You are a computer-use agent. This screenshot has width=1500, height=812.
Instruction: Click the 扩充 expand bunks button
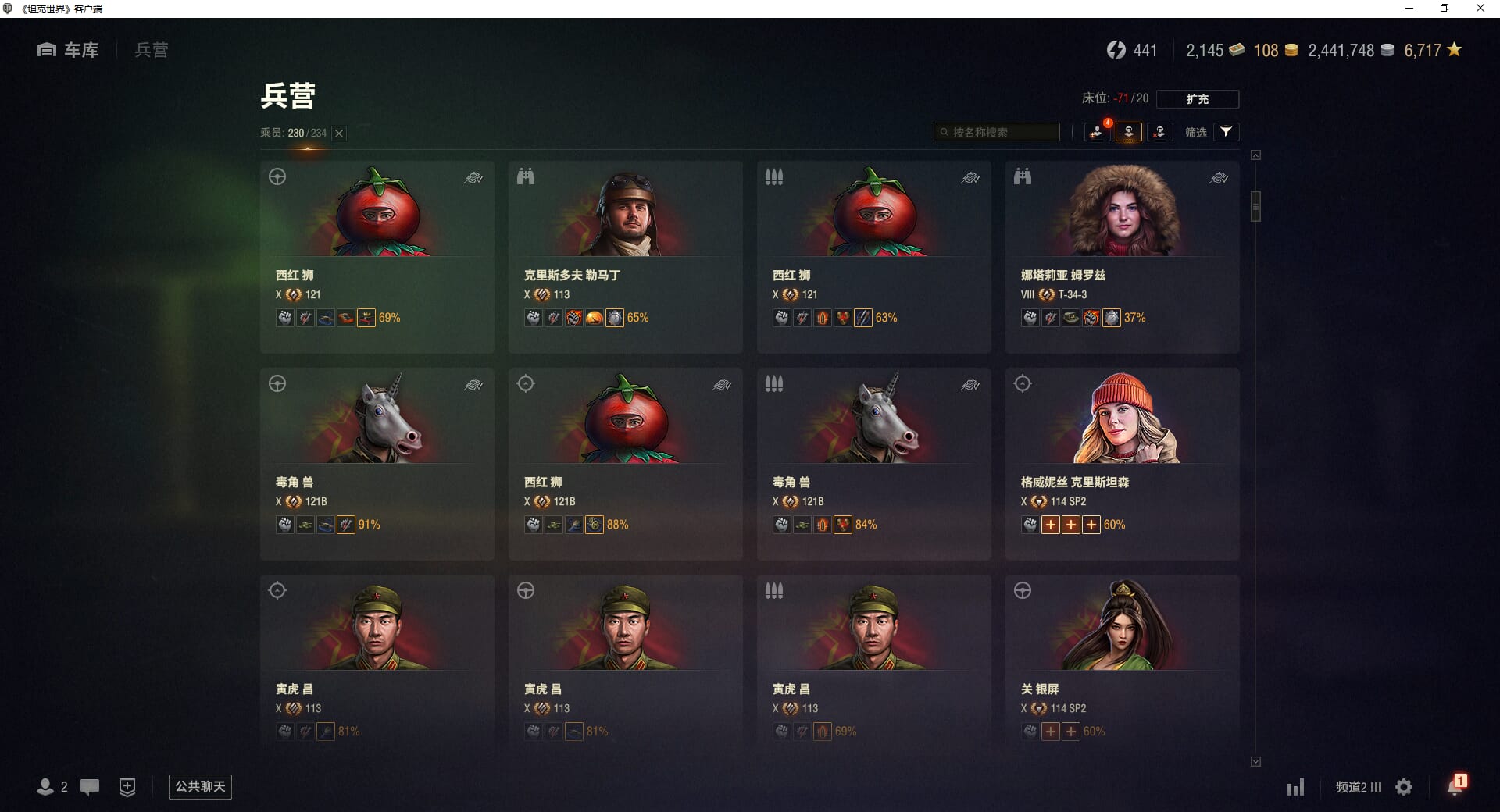1197,99
